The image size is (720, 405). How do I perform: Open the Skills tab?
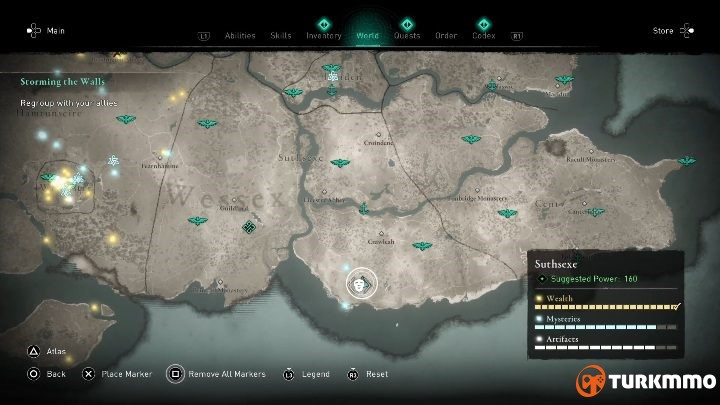click(281, 35)
